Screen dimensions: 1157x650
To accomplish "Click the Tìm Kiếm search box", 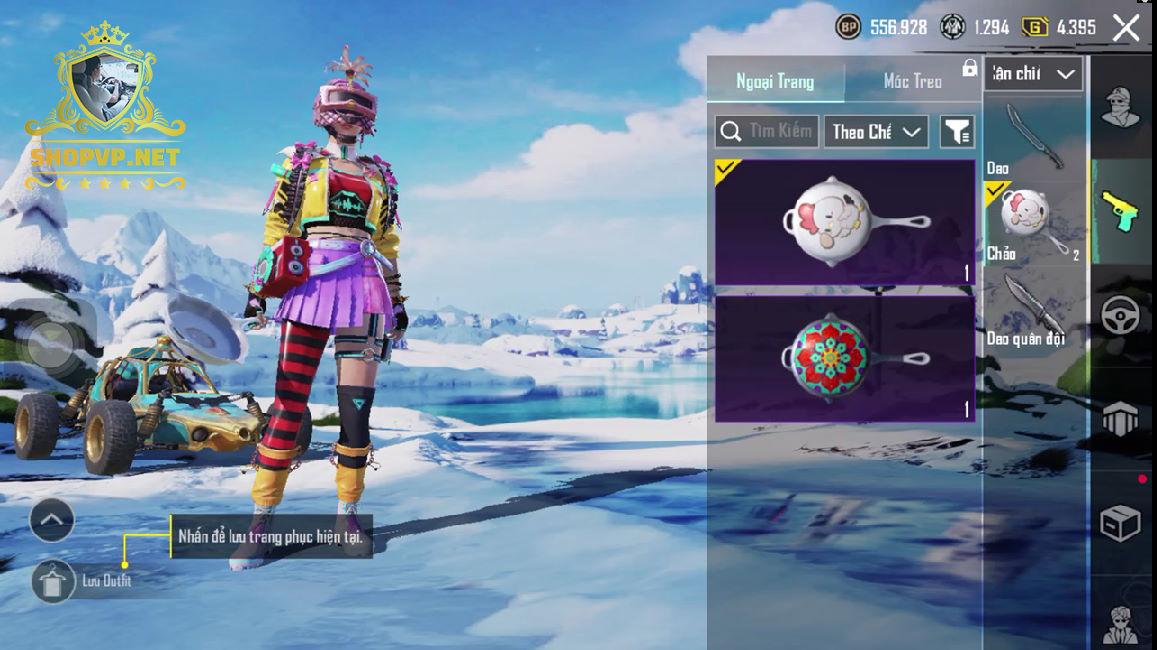I will (767, 131).
